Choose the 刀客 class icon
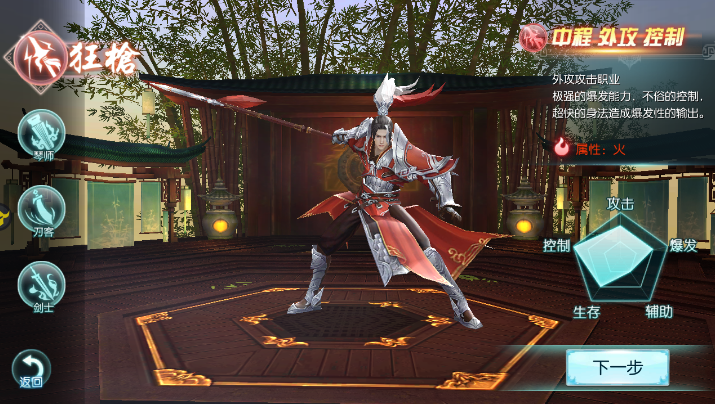 (41, 209)
